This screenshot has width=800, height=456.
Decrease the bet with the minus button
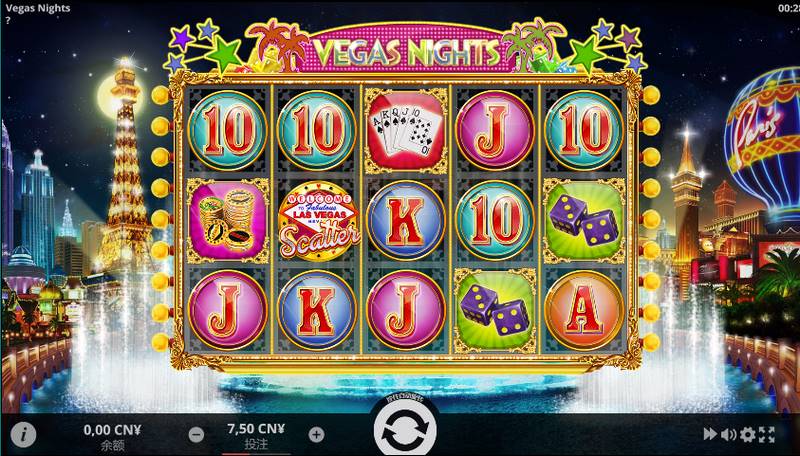click(197, 434)
